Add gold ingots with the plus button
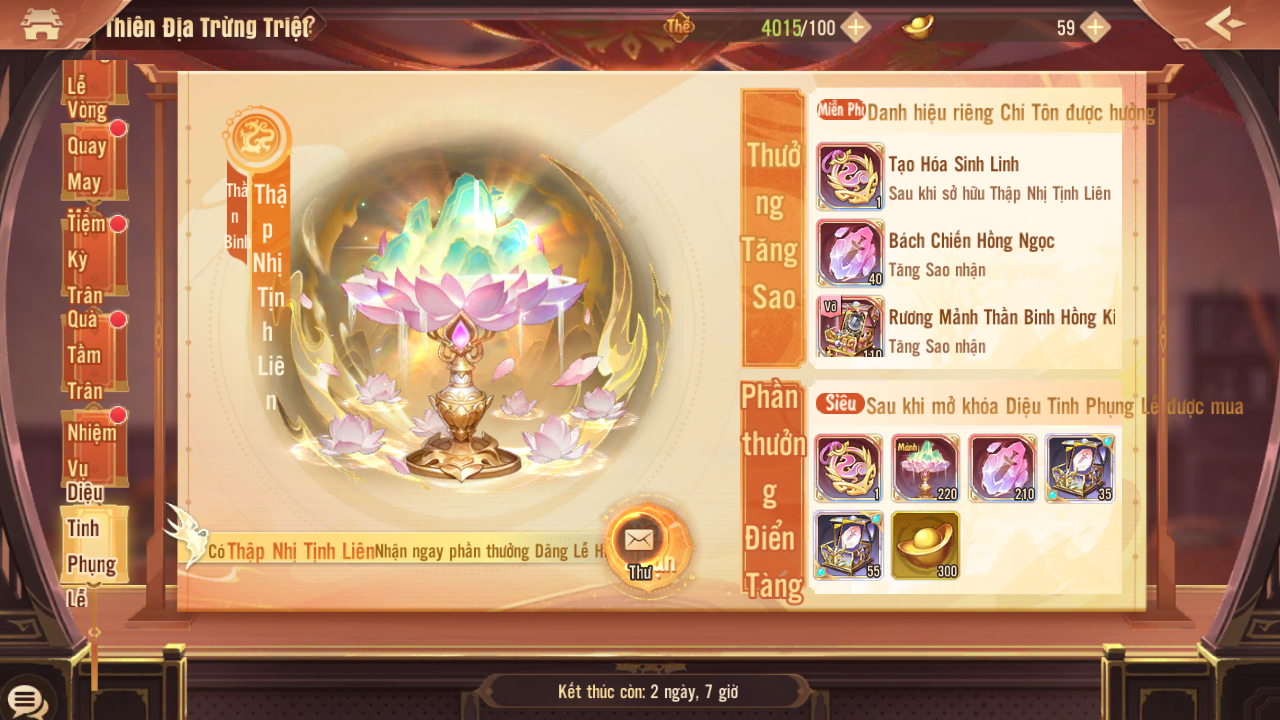Image resolution: width=1280 pixels, height=720 pixels. tap(1095, 27)
